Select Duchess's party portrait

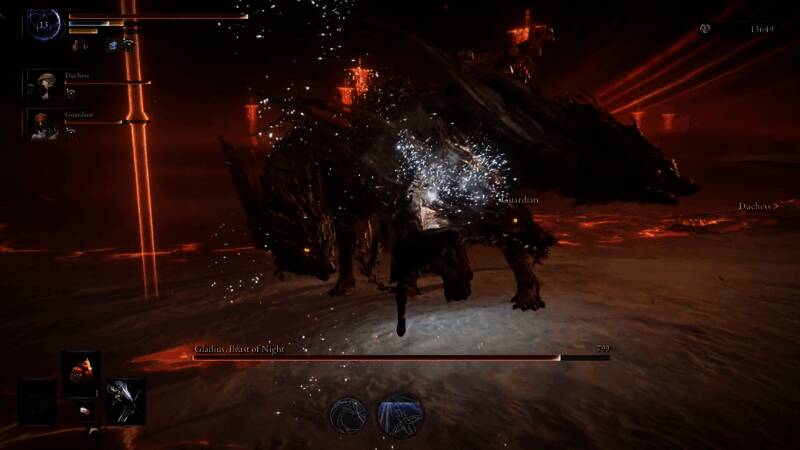click(x=45, y=84)
